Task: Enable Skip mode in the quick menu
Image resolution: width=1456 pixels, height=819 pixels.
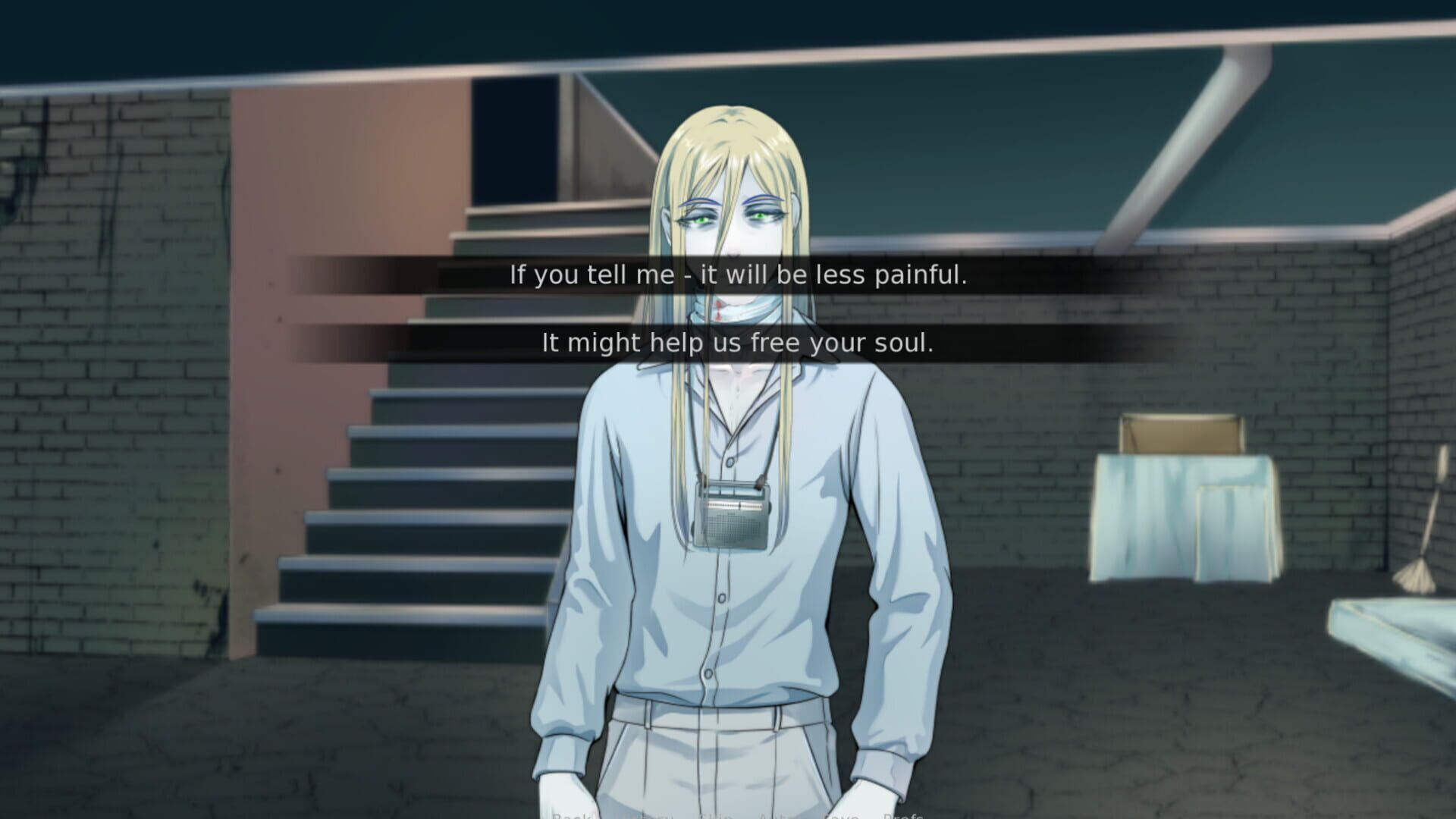Action: point(713,815)
